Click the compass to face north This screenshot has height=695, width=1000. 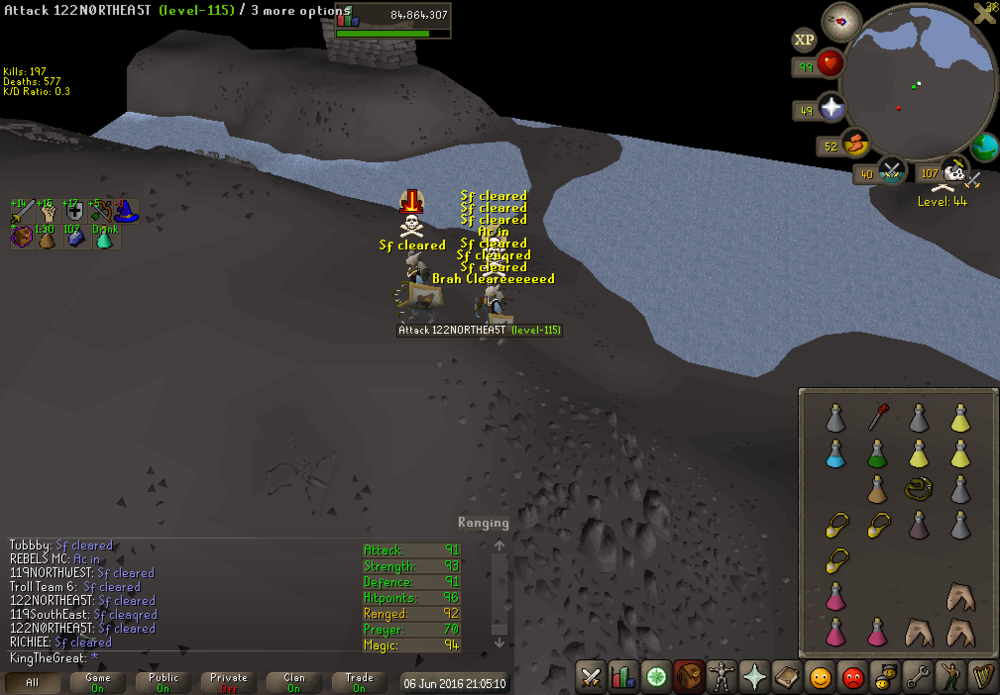[x=841, y=21]
